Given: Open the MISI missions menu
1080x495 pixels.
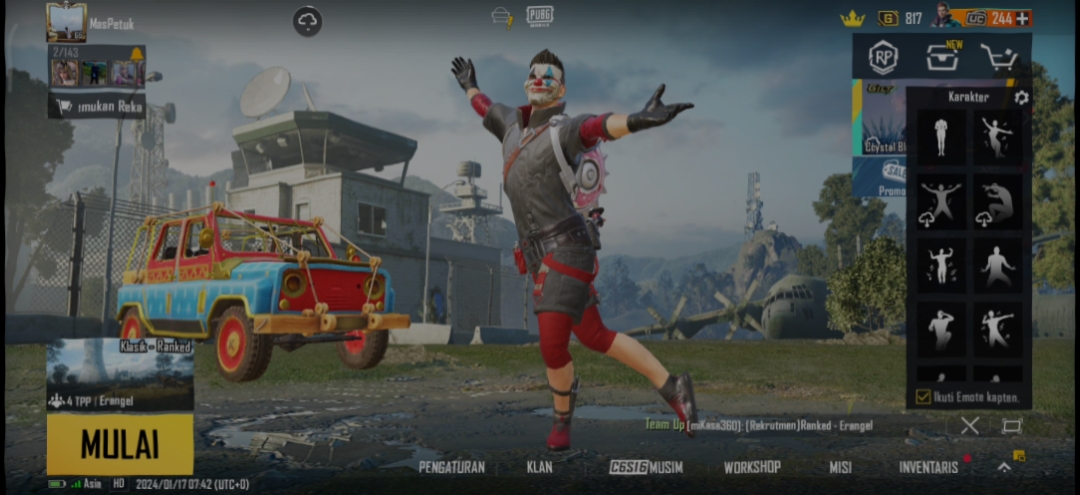Looking at the screenshot, I should tap(840, 467).
